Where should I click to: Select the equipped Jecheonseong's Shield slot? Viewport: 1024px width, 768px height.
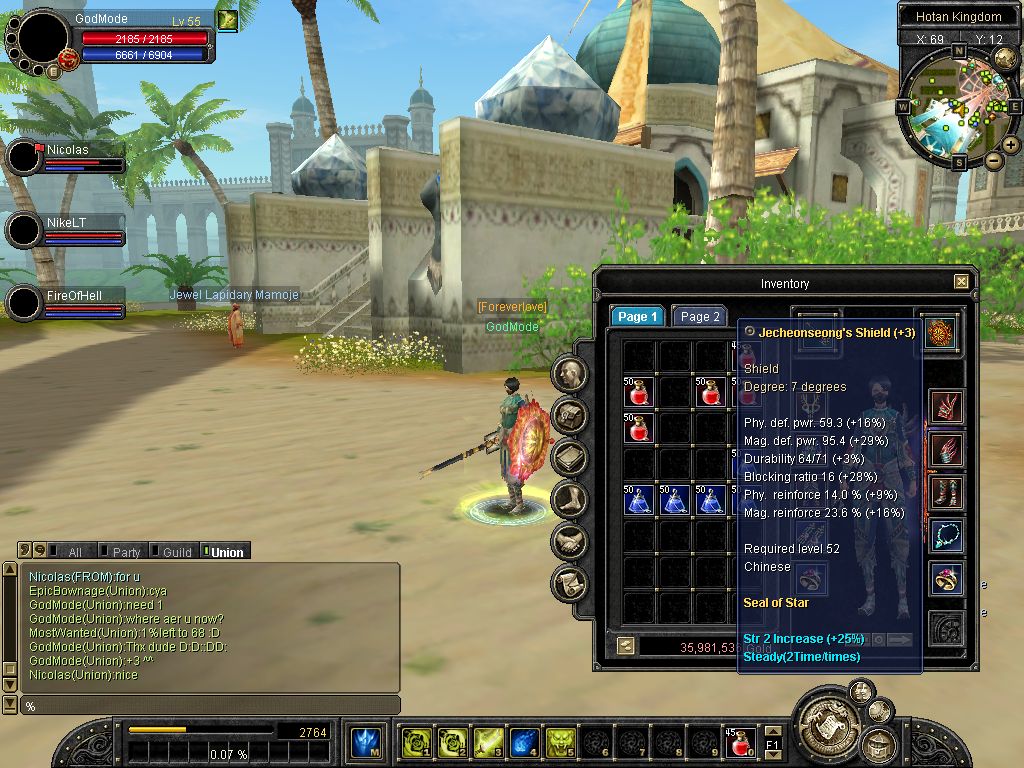click(x=941, y=333)
